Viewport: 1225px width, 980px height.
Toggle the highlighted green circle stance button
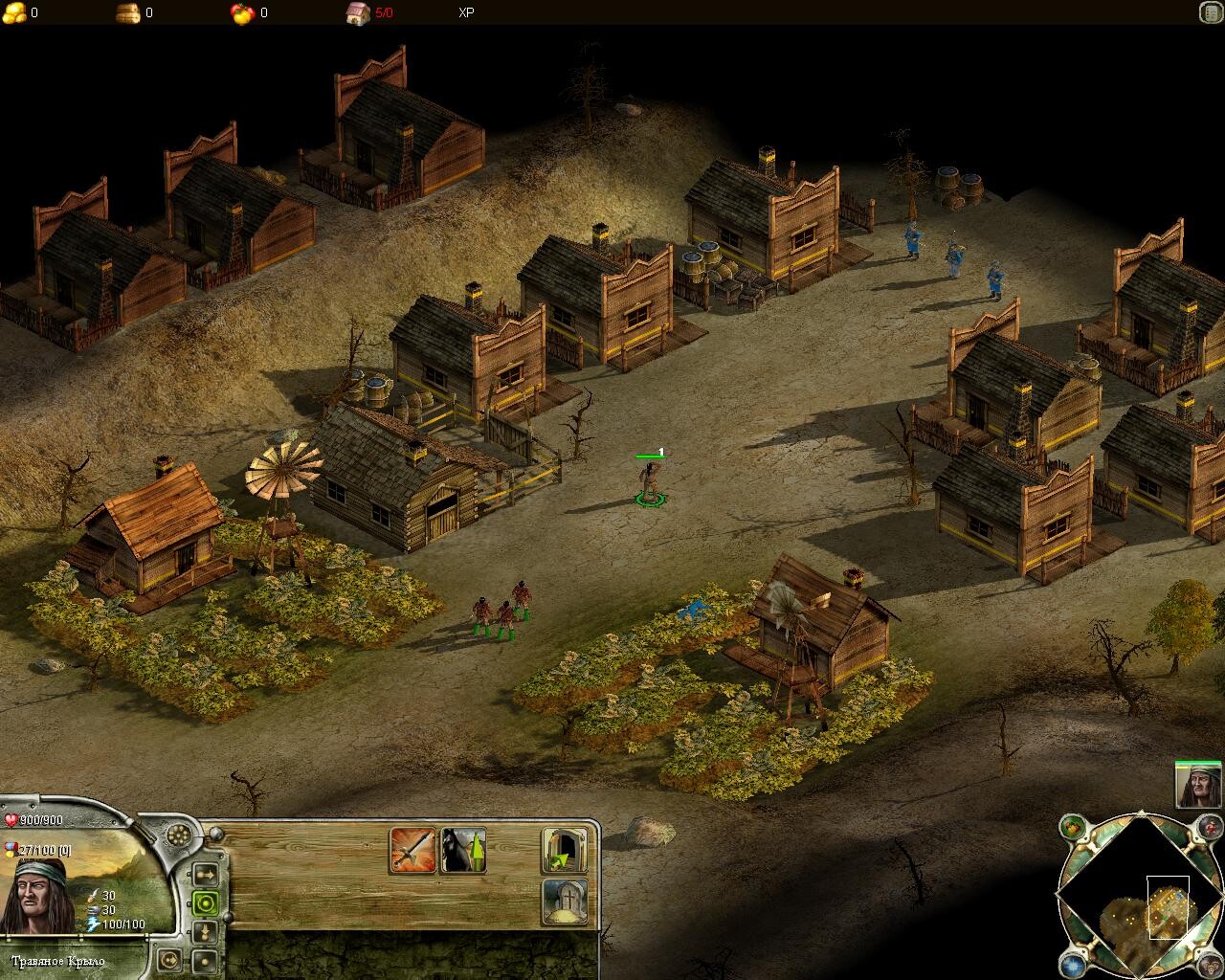click(205, 902)
